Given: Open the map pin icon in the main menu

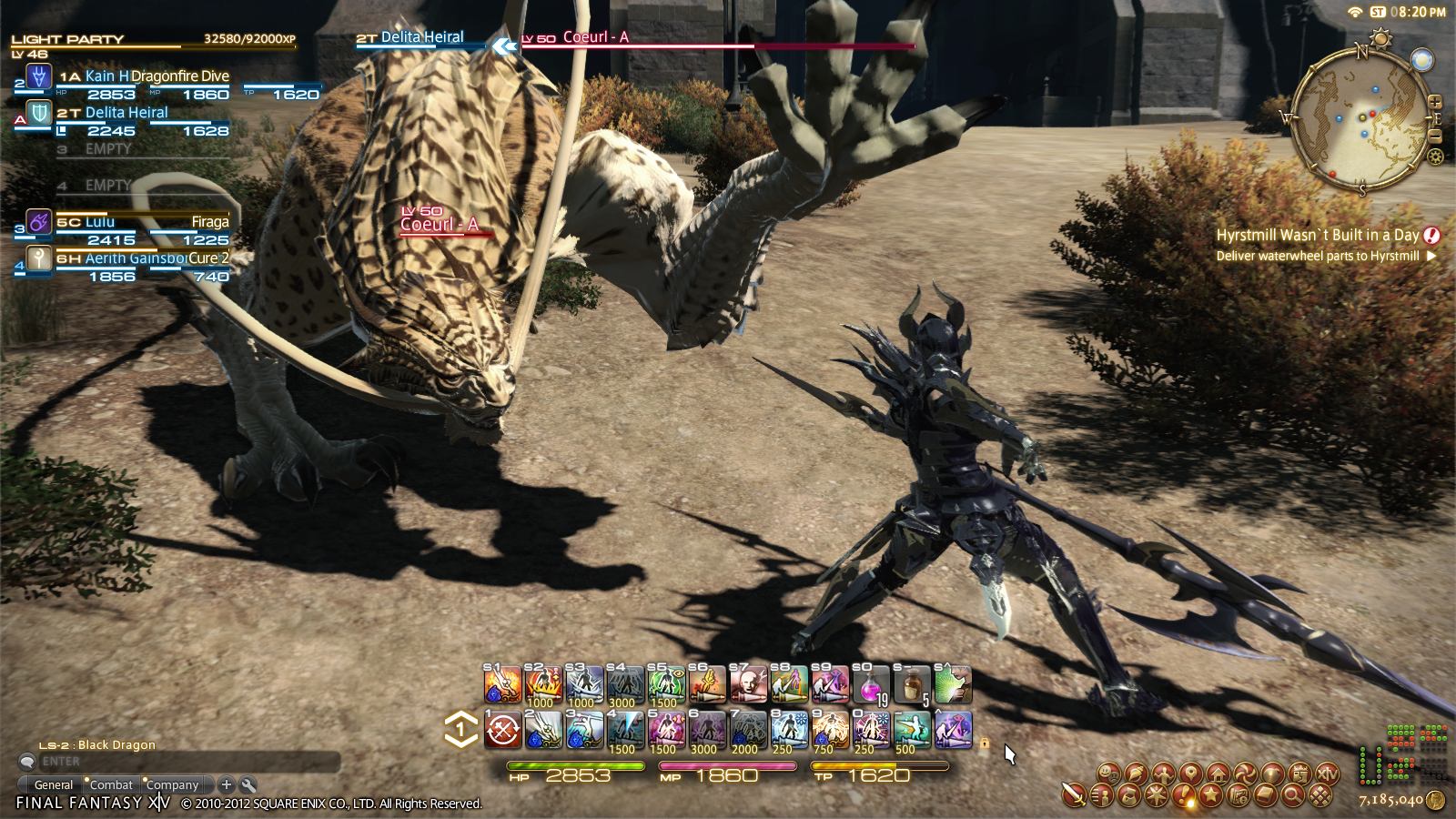Looking at the screenshot, I should 1190,775.
